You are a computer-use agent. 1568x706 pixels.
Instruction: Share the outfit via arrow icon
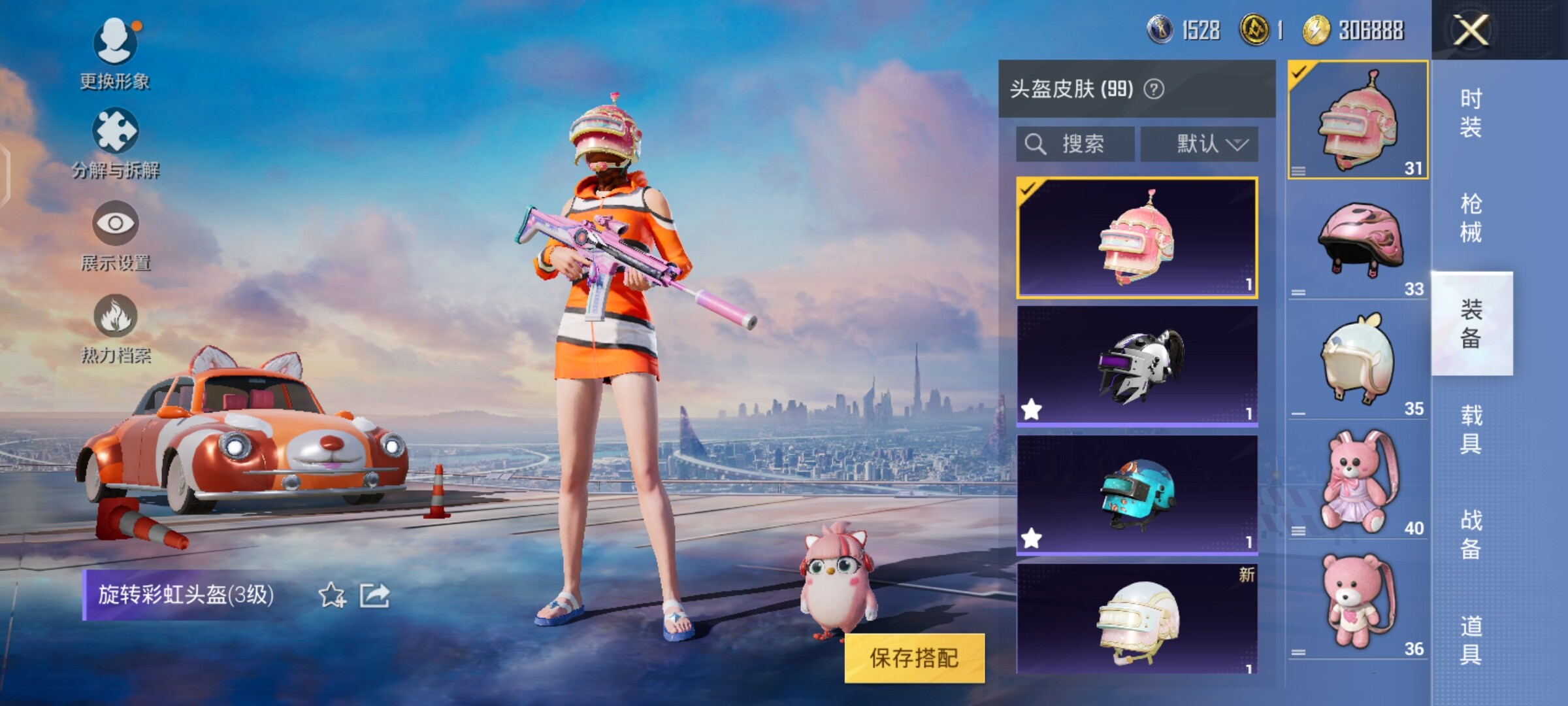coord(375,596)
